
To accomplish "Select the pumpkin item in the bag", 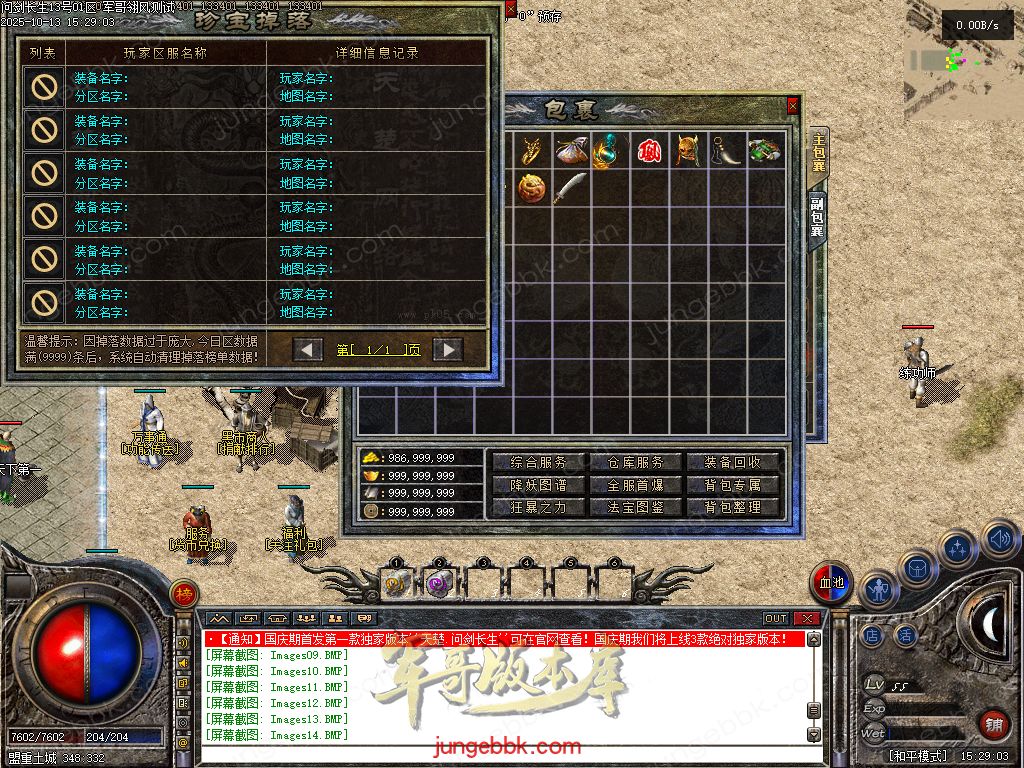I will [532, 188].
